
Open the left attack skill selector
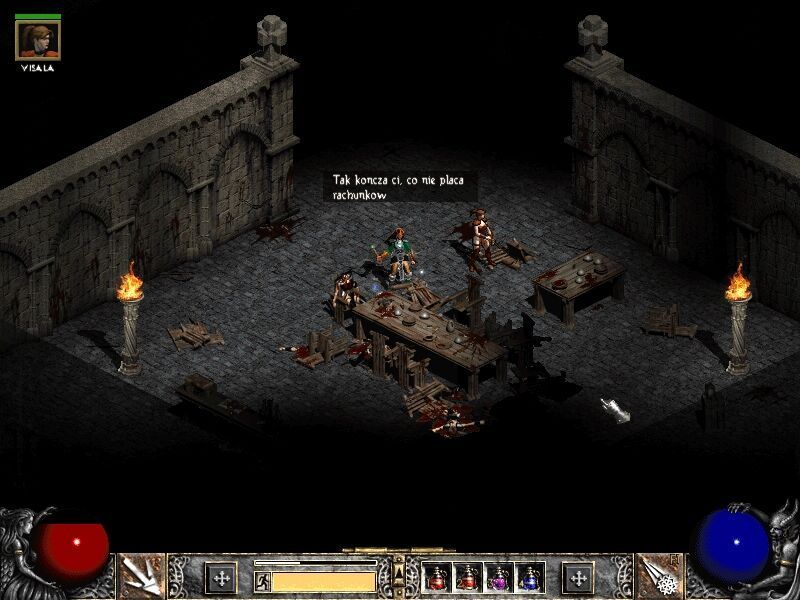click(x=141, y=575)
